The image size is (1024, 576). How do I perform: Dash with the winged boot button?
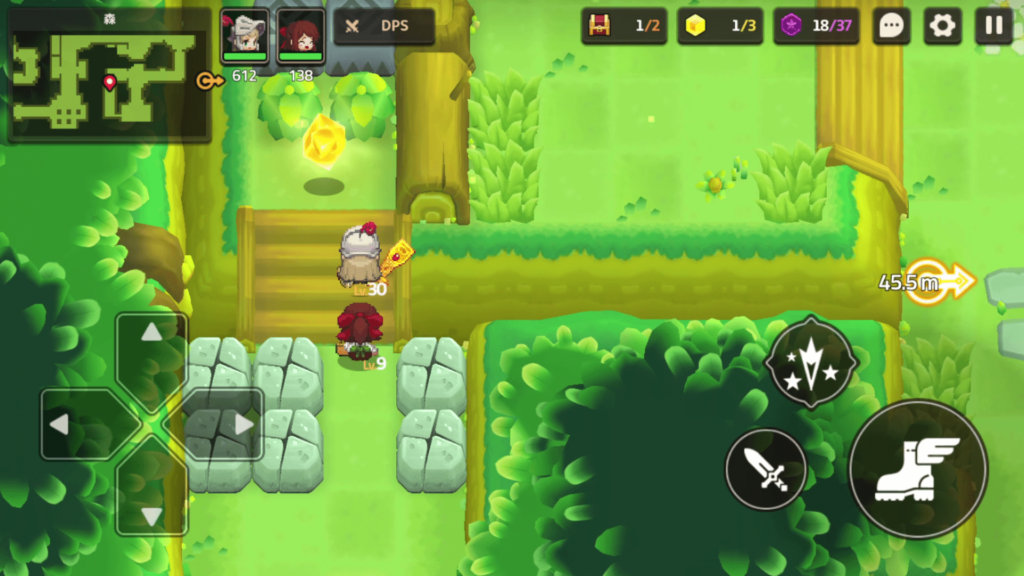tap(917, 468)
